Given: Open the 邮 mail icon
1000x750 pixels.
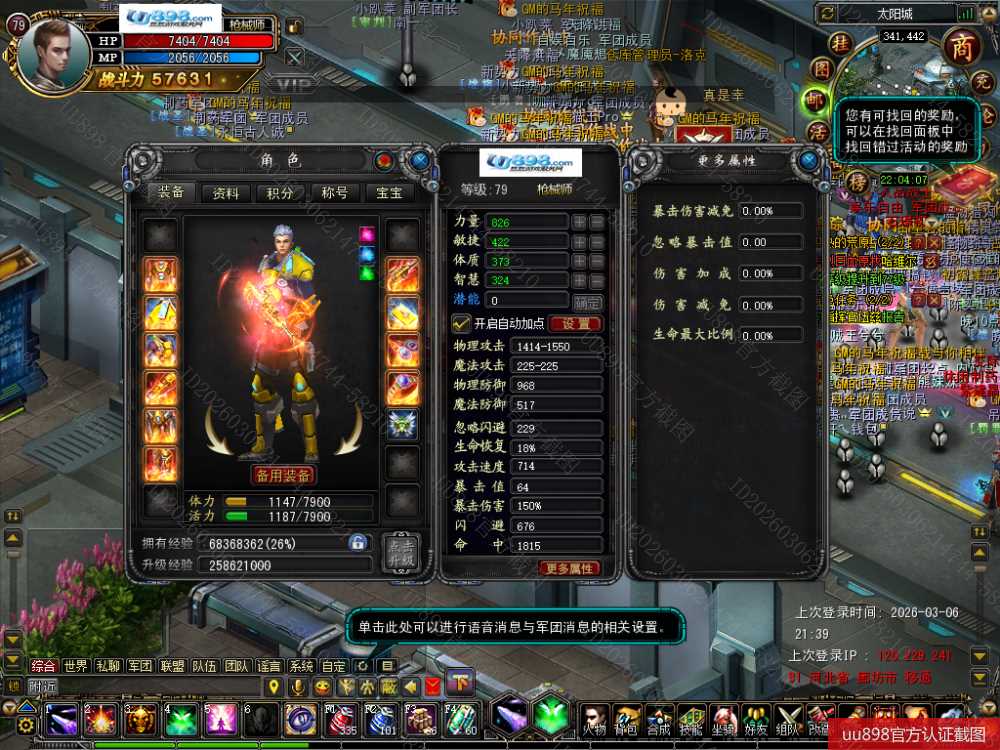Looking at the screenshot, I should 817,100.
